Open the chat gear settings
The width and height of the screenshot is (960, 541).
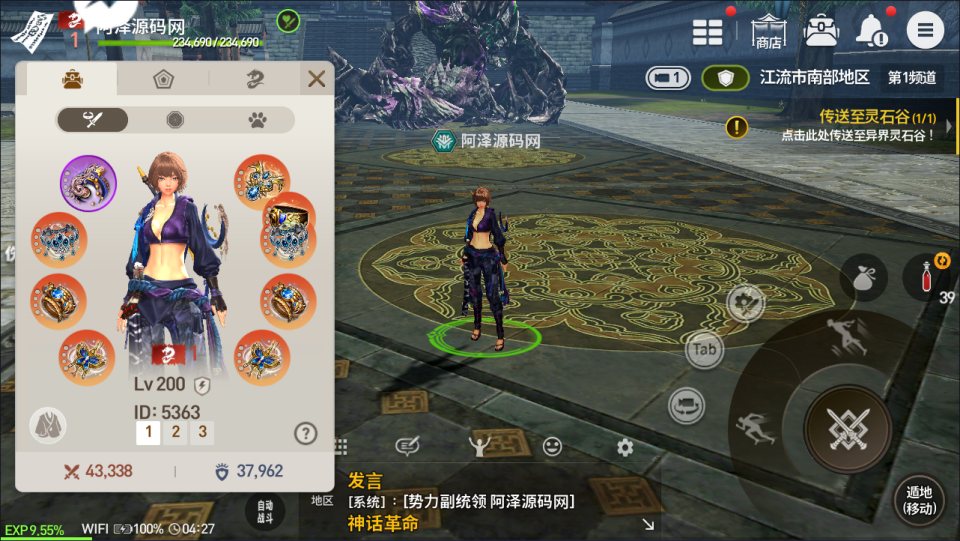click(625, 447)
